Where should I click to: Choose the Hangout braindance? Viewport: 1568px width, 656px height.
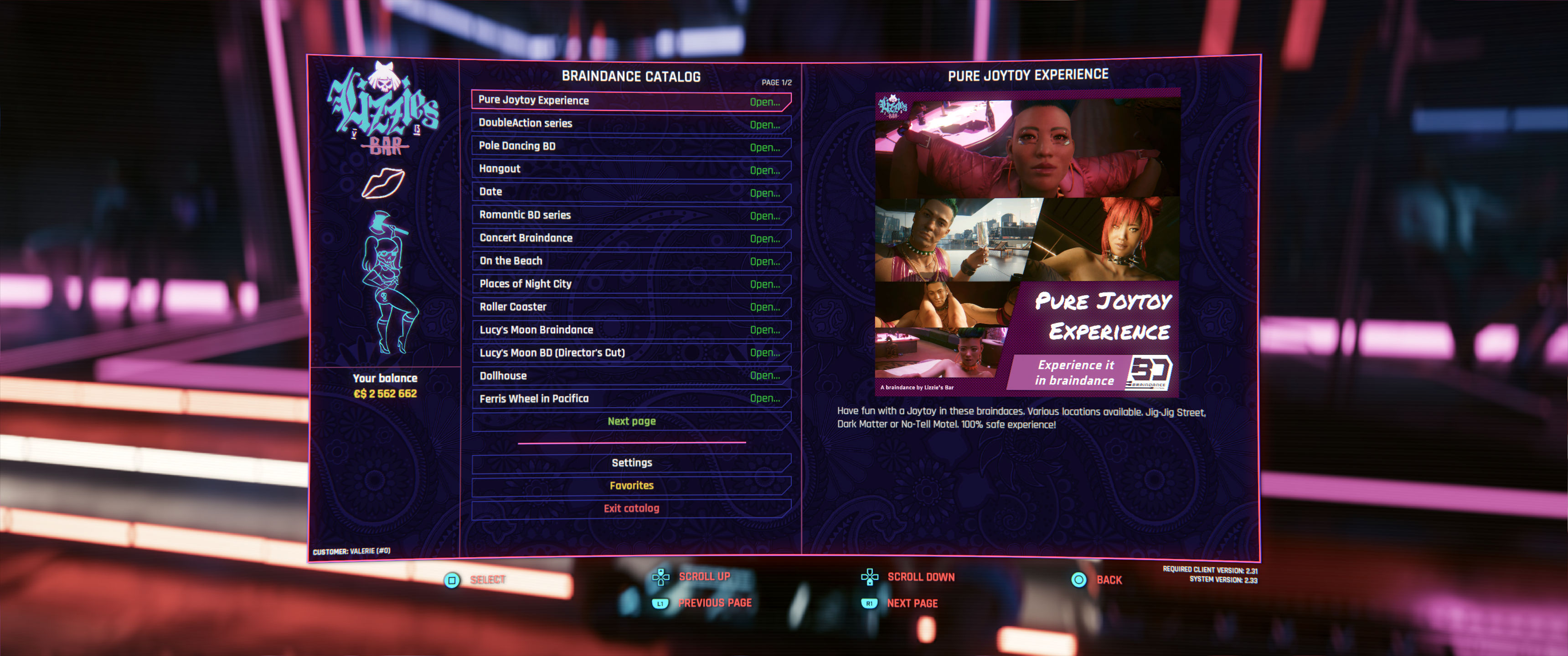630,169
